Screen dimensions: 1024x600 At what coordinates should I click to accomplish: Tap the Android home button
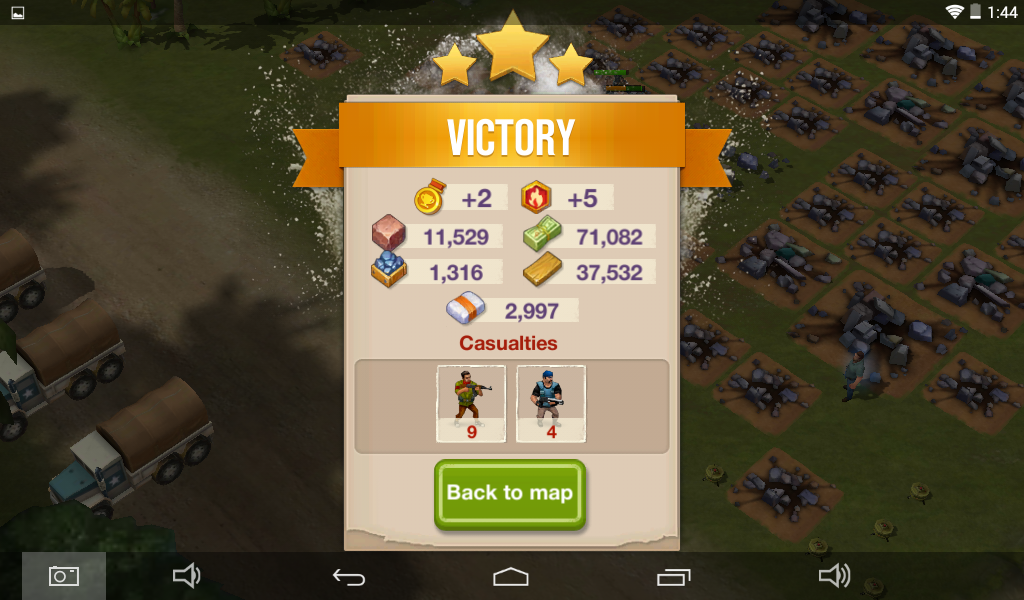pos(511,576)
